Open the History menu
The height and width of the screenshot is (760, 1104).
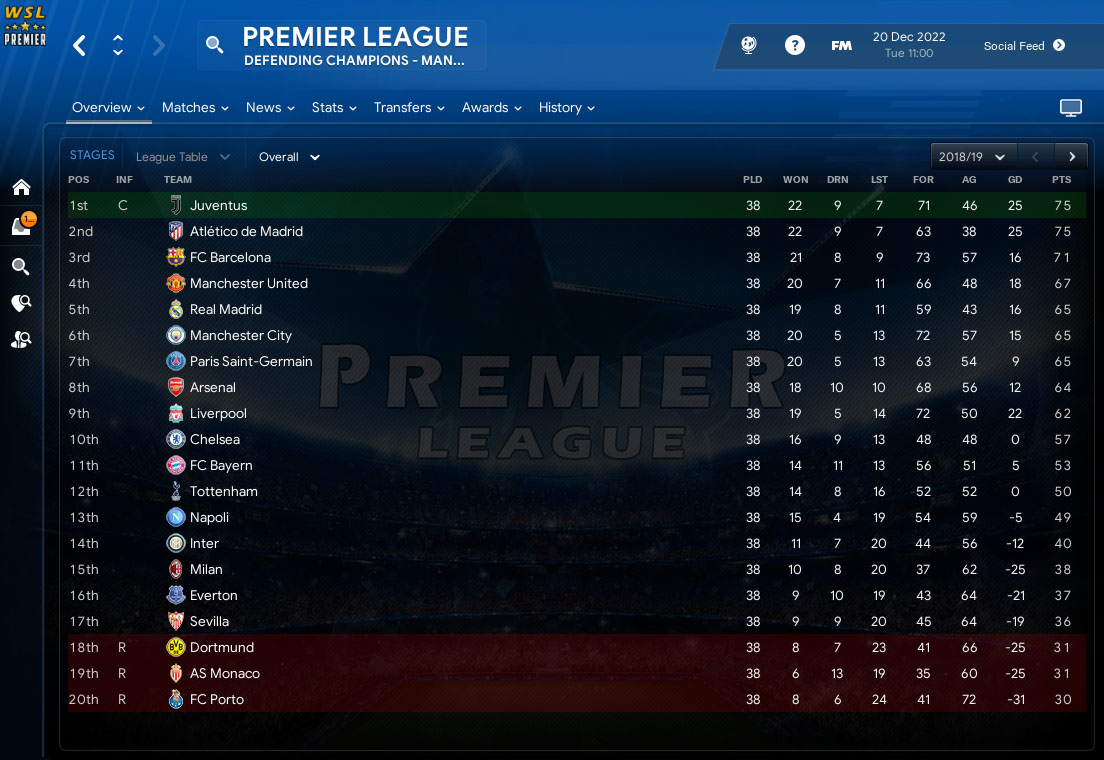coord(566,108)
